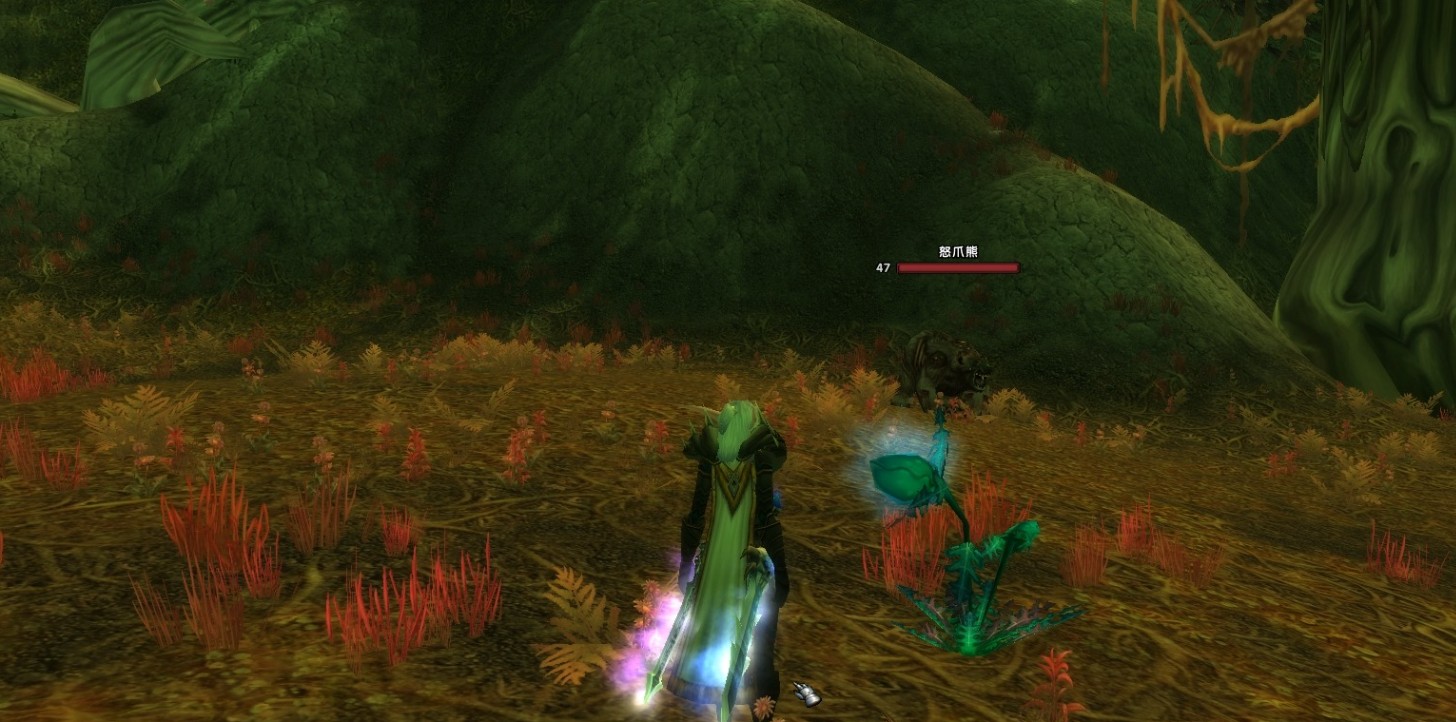Target the 怒爪熊 enemy nameplate
Viewport: 1456px width, 722px height.
pyautogui.click(x=957, y=267)
